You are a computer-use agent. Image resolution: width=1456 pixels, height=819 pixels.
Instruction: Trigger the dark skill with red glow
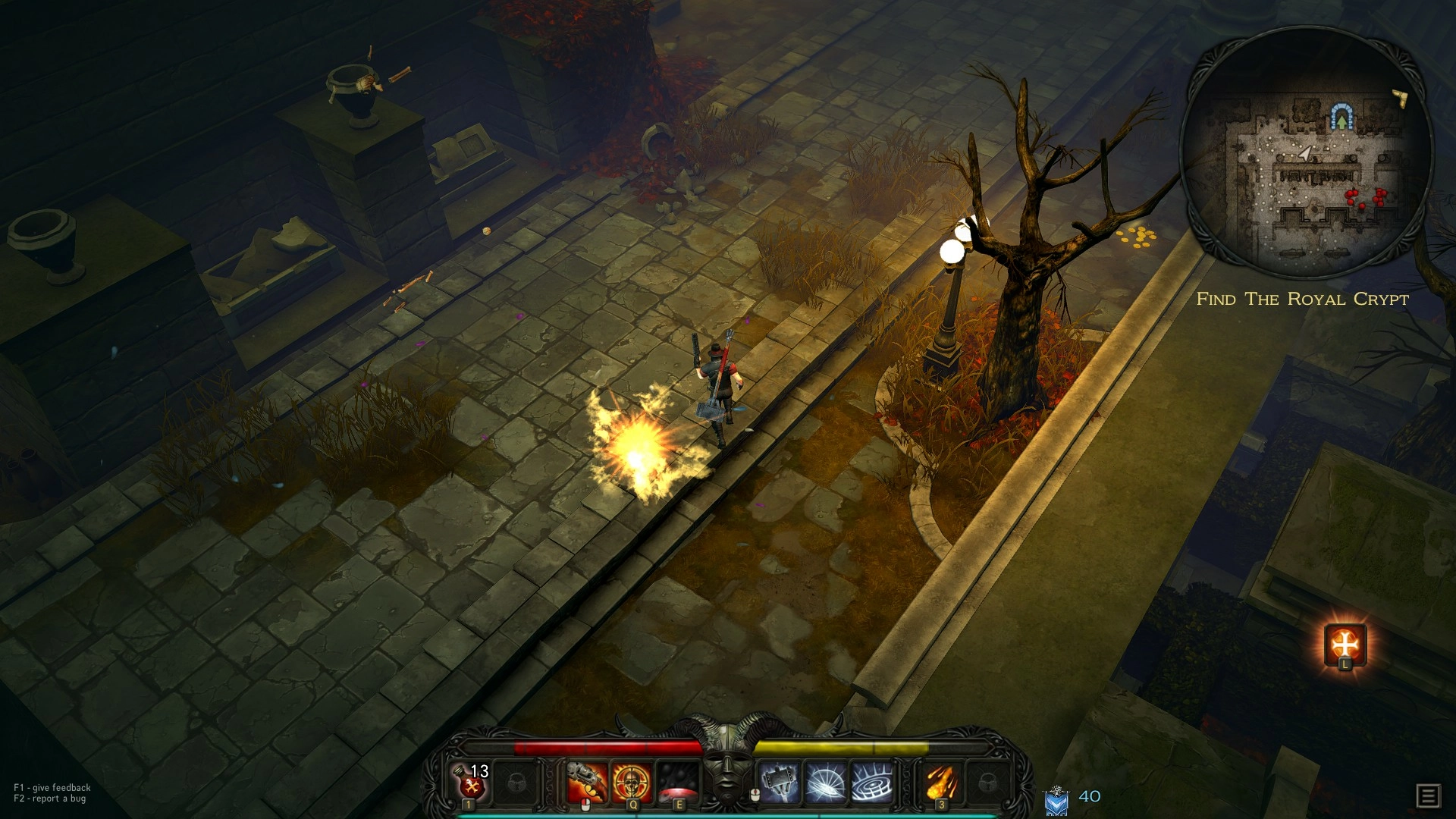pos(676,783)
